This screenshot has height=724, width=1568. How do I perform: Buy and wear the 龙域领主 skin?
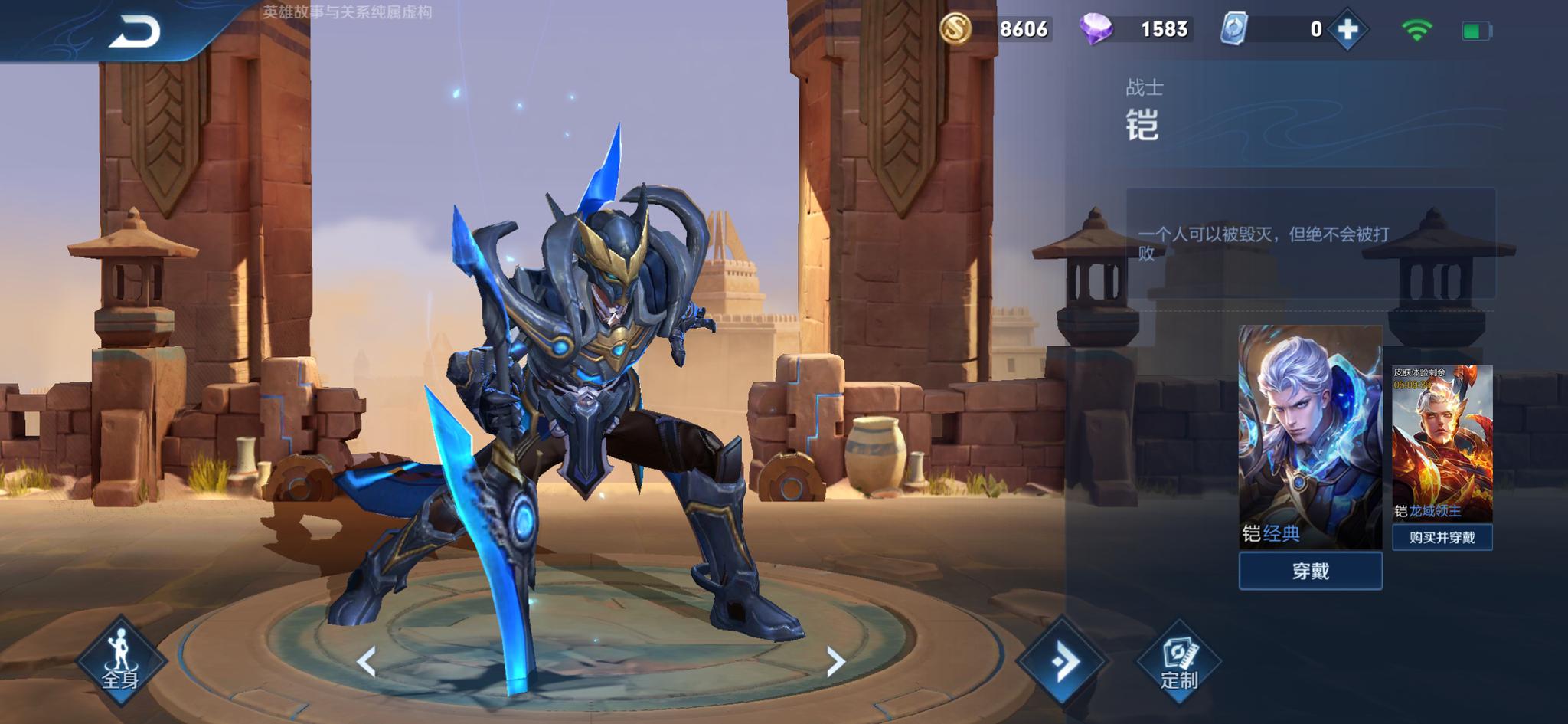tap(1442, 538)
